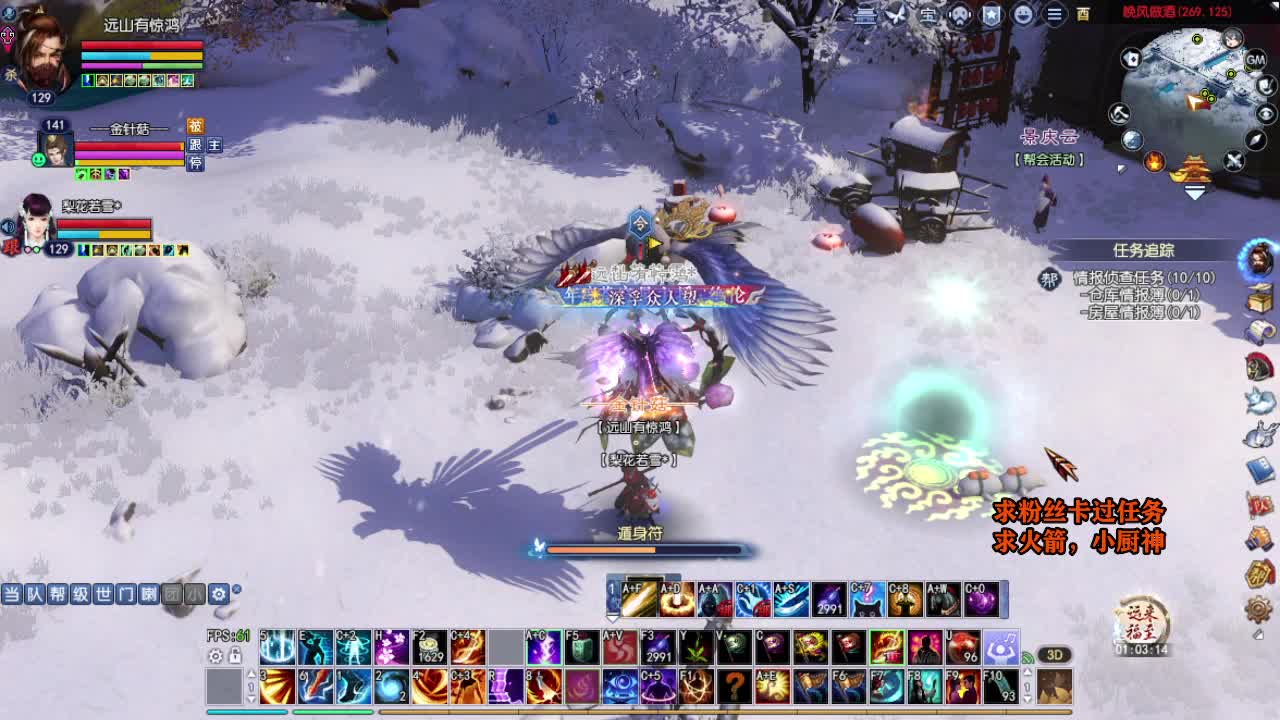
Task: Use the question mark skill slot
Action: coord(734,687)
